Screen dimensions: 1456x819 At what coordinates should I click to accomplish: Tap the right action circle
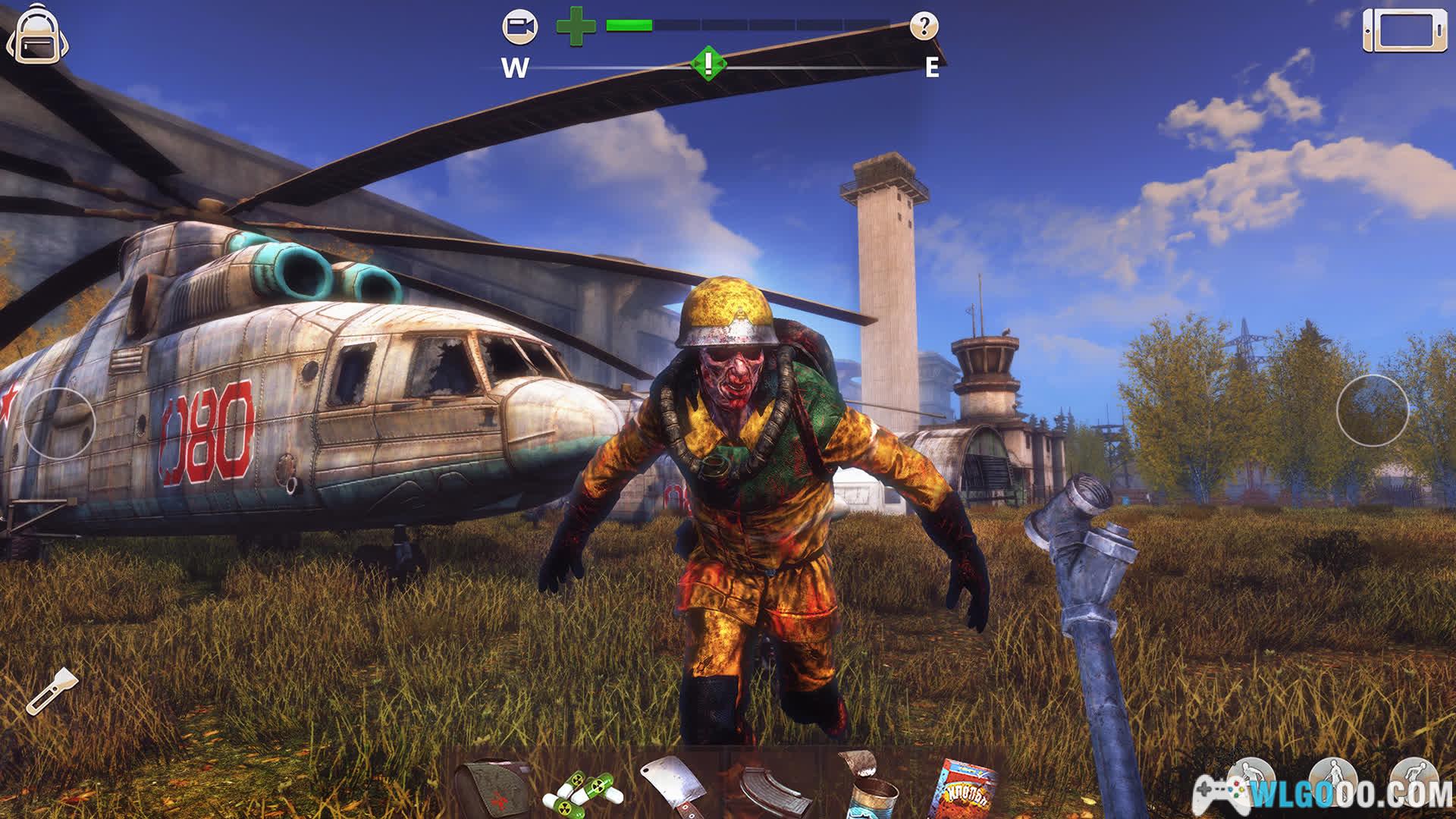1372,410
